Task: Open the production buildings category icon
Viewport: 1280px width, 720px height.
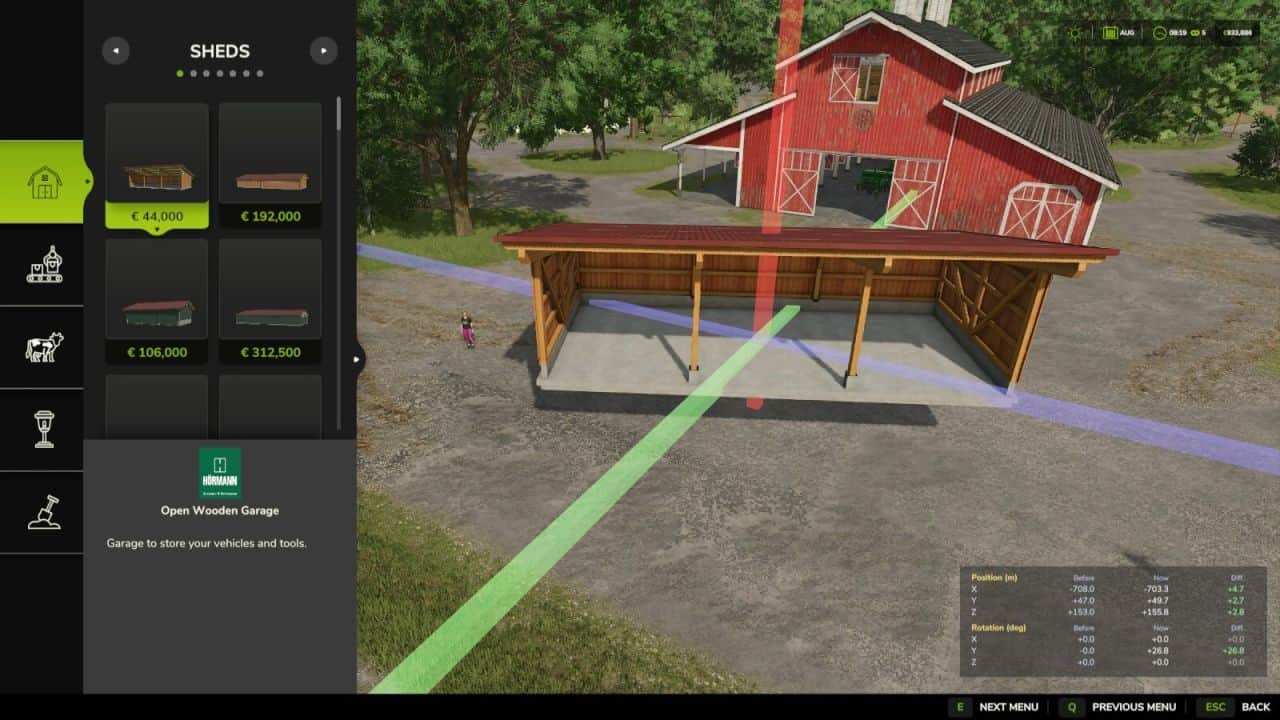Action: (x=44, y=264)
